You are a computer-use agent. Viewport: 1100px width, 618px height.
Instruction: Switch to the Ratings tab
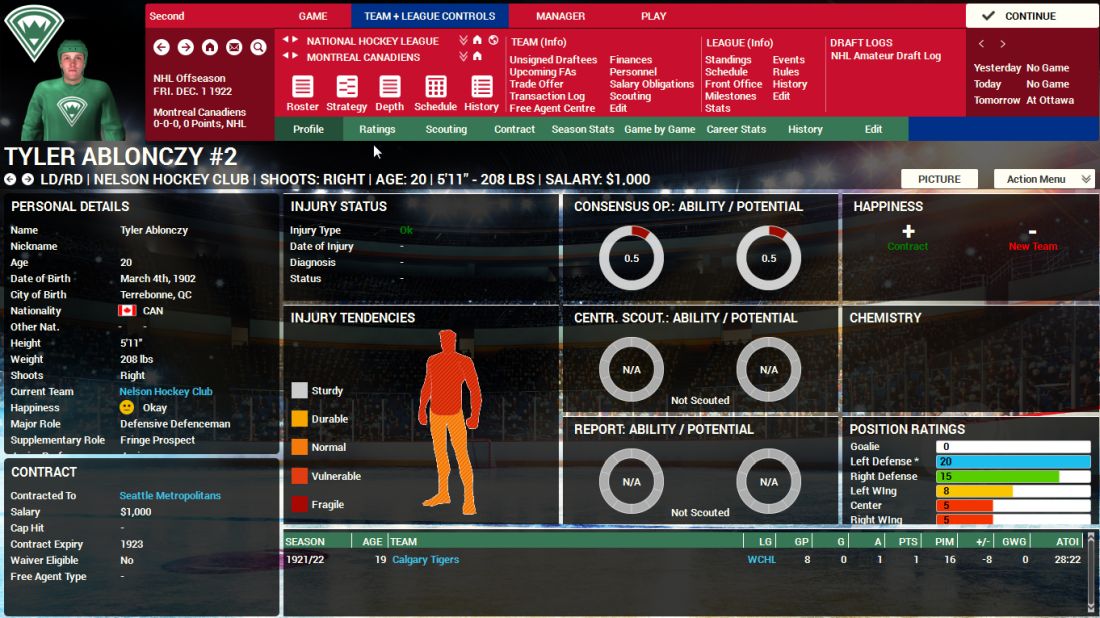(x=377, y=129)
